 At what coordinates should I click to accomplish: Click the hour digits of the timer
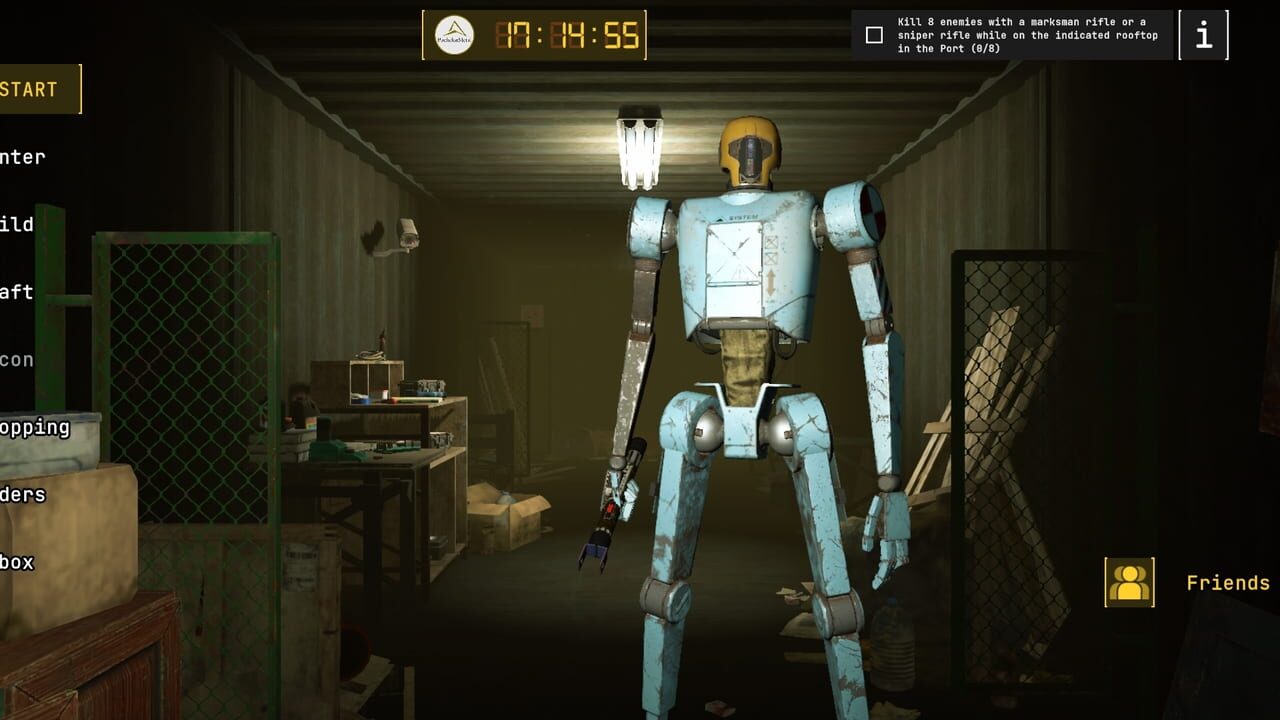tap(512, 33)
